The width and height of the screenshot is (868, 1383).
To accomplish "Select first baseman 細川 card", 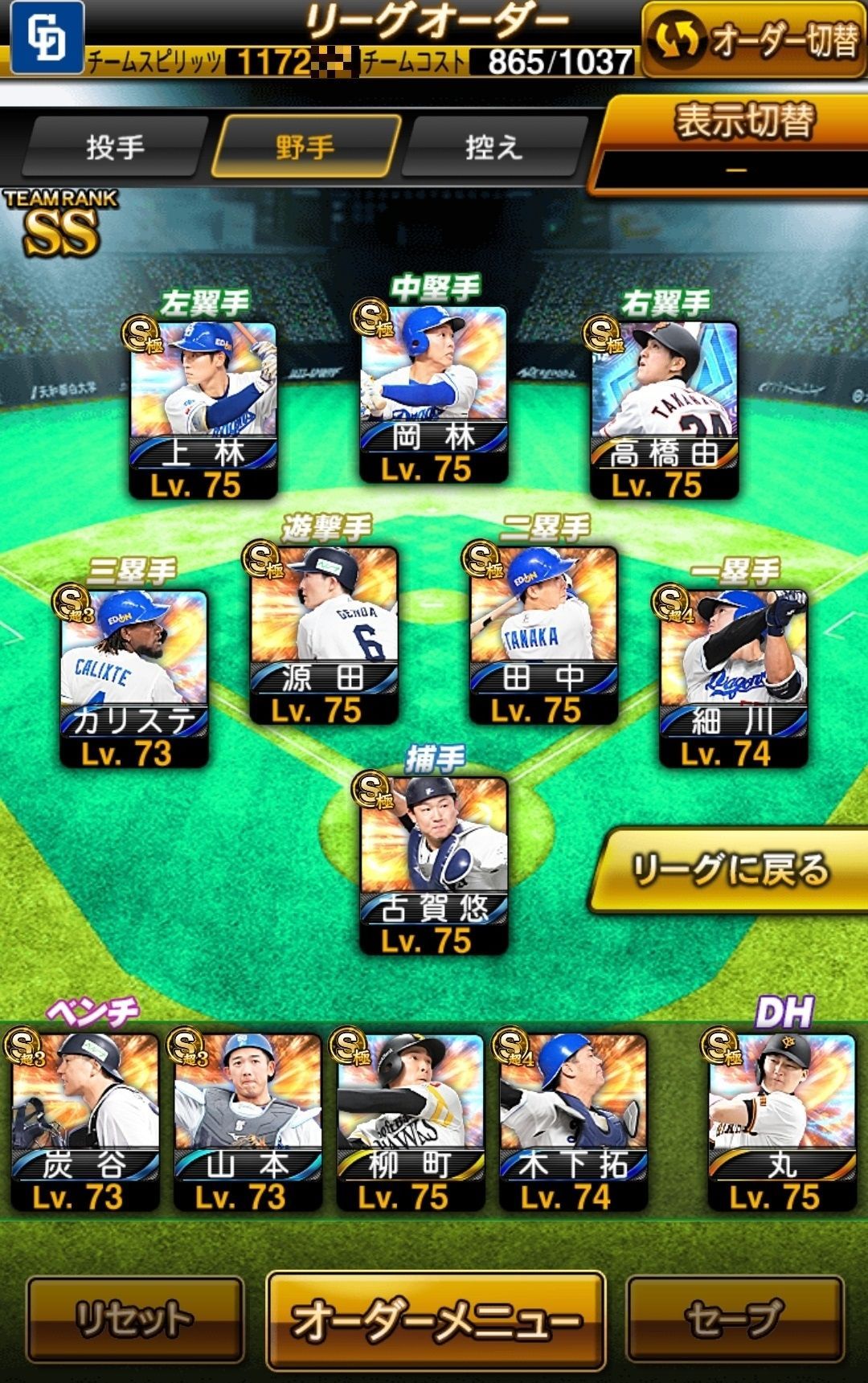I will coord(733,677).
